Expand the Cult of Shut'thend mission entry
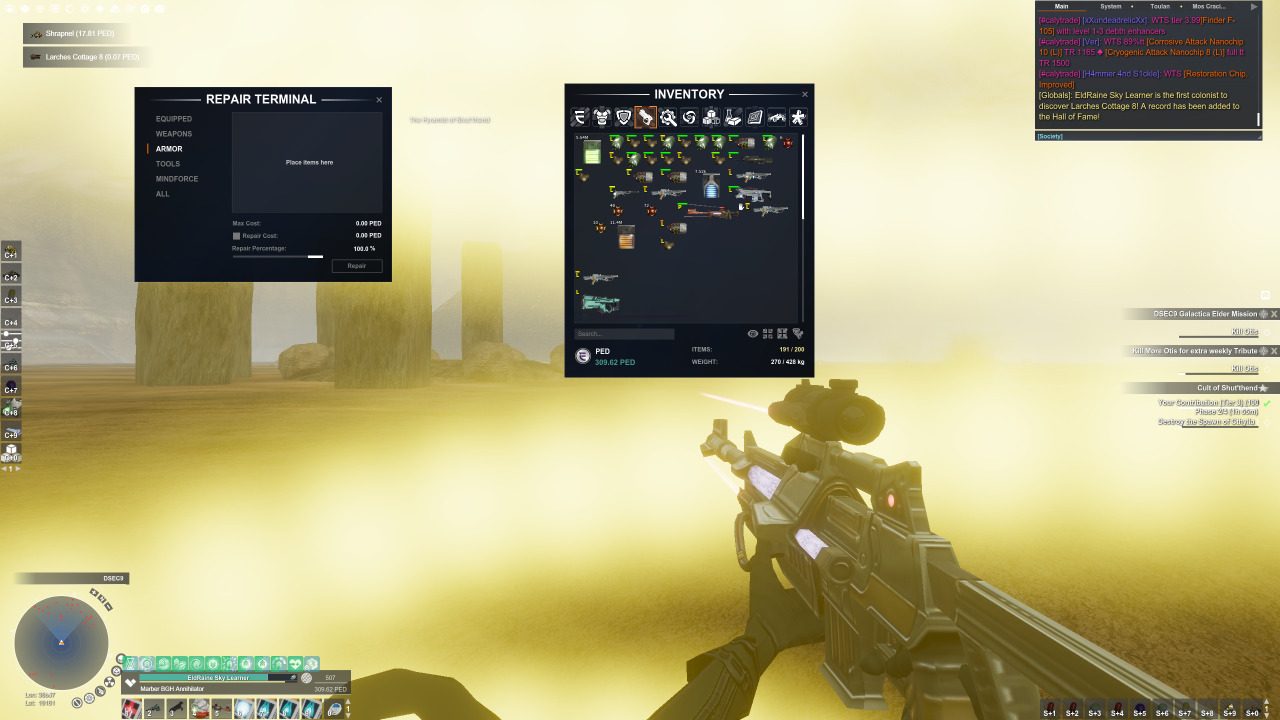 pyautogui.click(x=1264, y=387)
